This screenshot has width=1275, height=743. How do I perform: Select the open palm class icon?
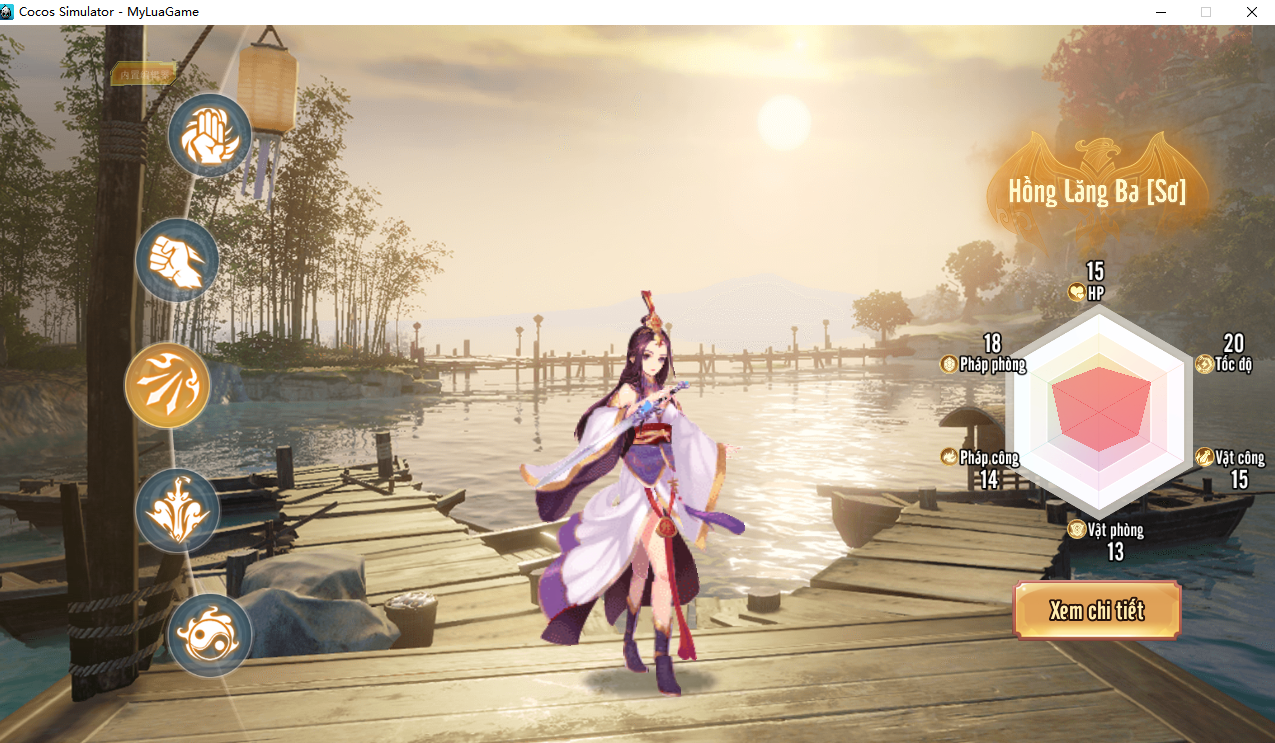[210, 136]
